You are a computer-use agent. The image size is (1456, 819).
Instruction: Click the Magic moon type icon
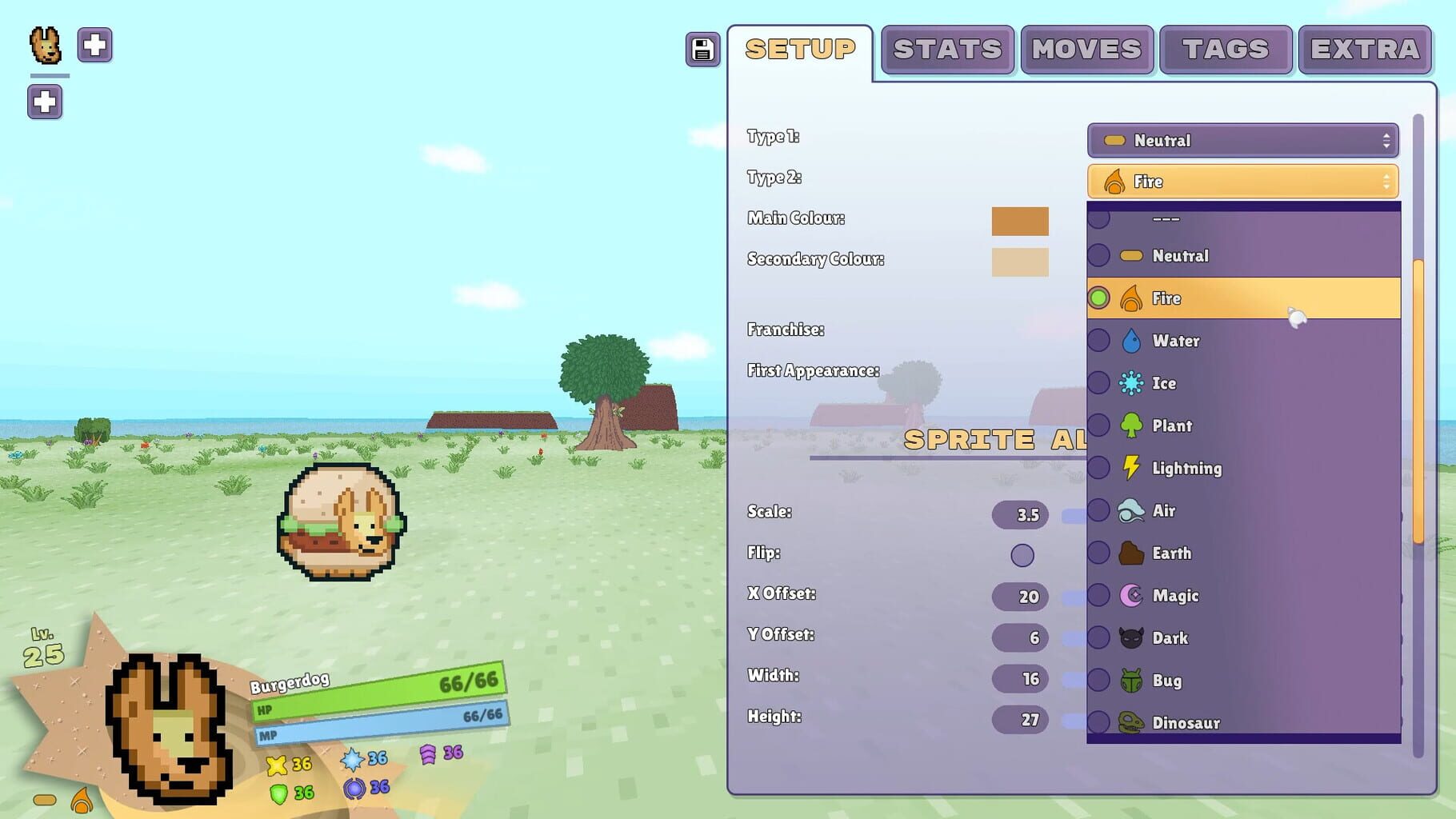pos(1130,595)
